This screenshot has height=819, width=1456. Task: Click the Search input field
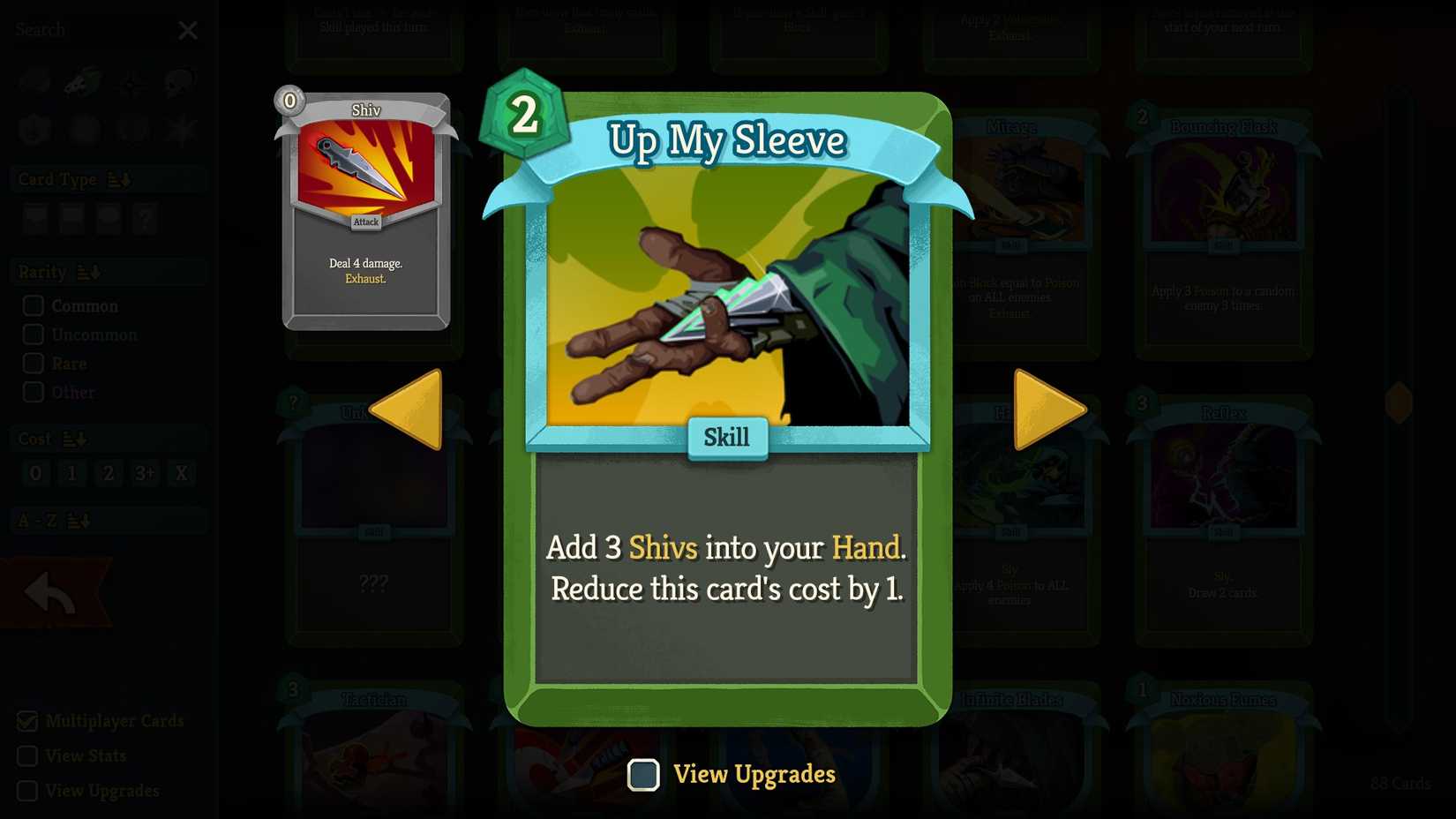click(88, 29)
